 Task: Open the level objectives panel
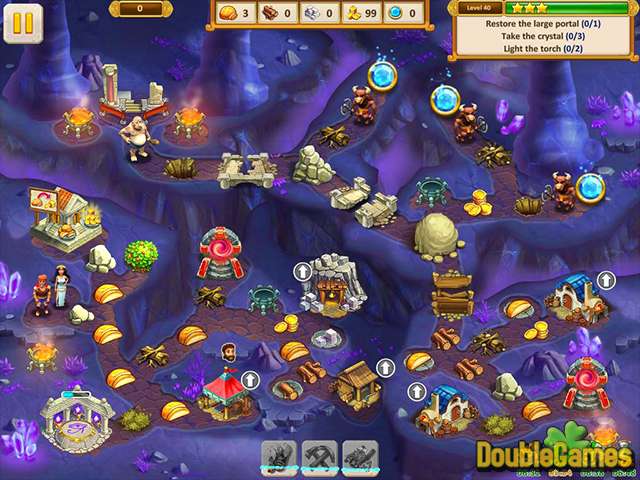(544, 31)
